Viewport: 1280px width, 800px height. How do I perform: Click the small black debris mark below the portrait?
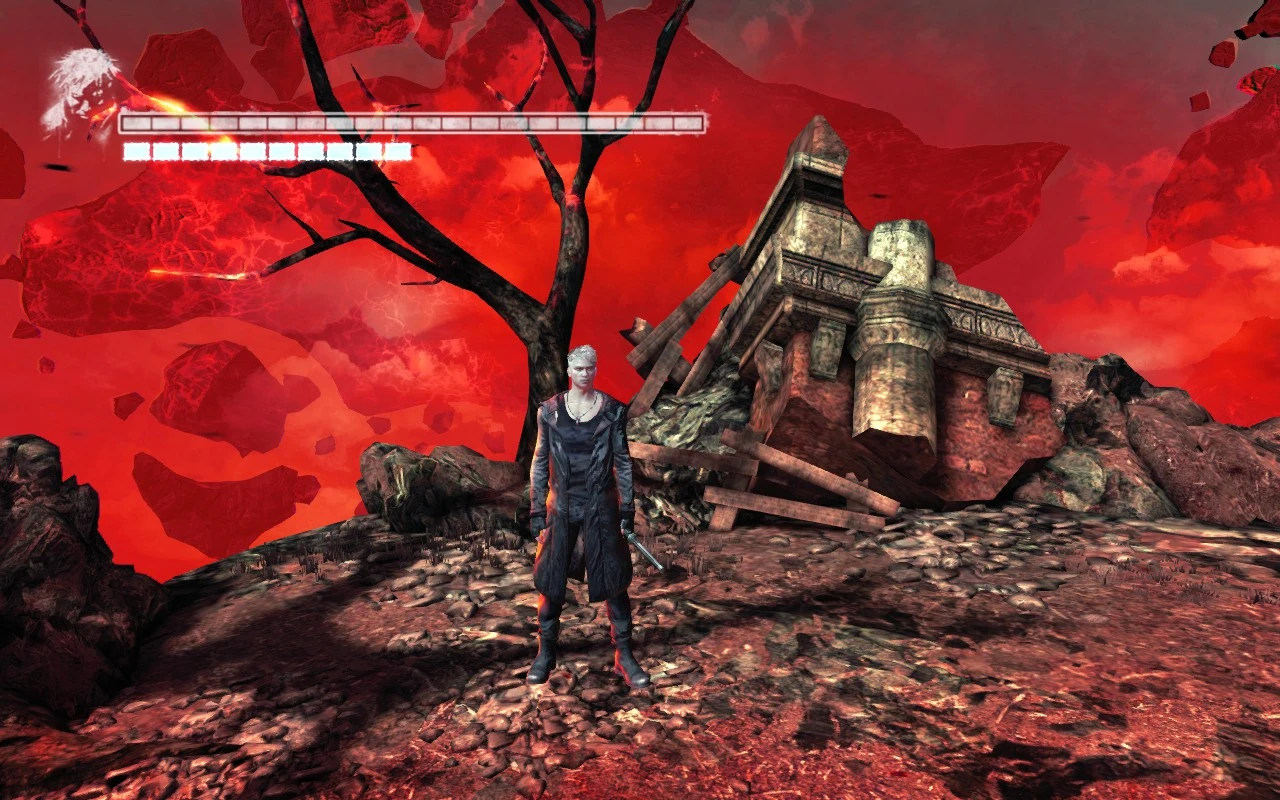(56, 167)
